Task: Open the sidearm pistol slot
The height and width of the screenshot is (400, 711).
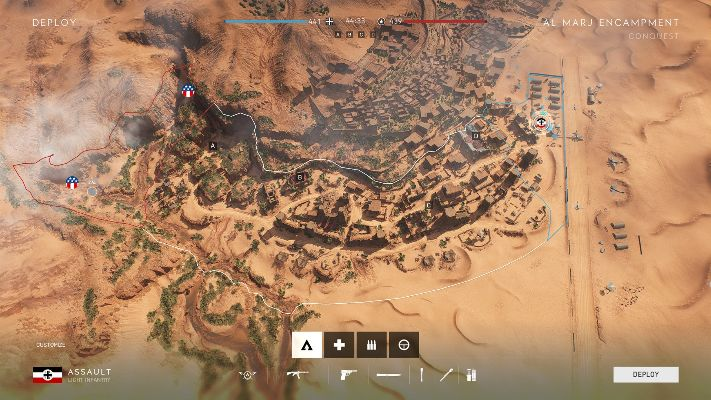Action: click(349, 376)
